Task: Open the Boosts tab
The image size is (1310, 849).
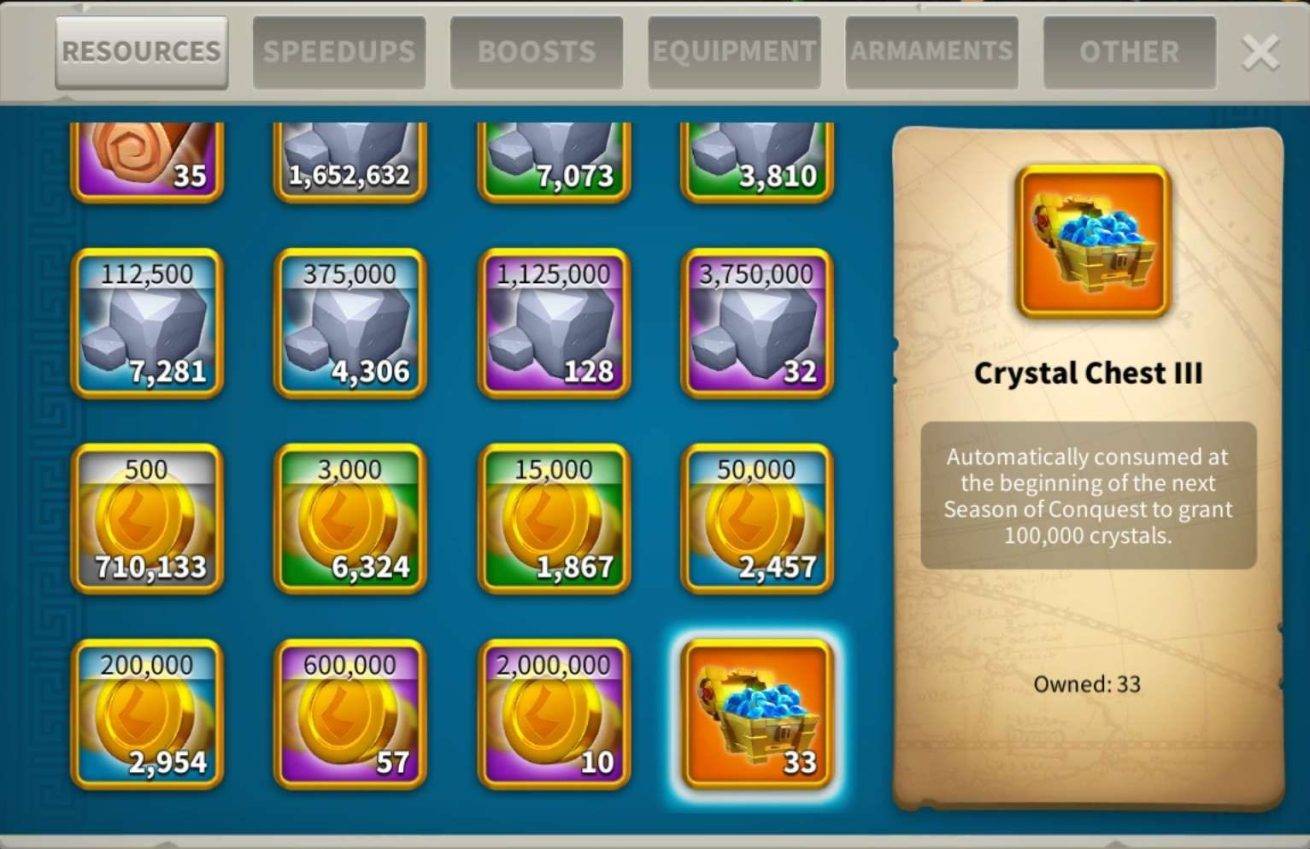Action: tap(536, 52)
